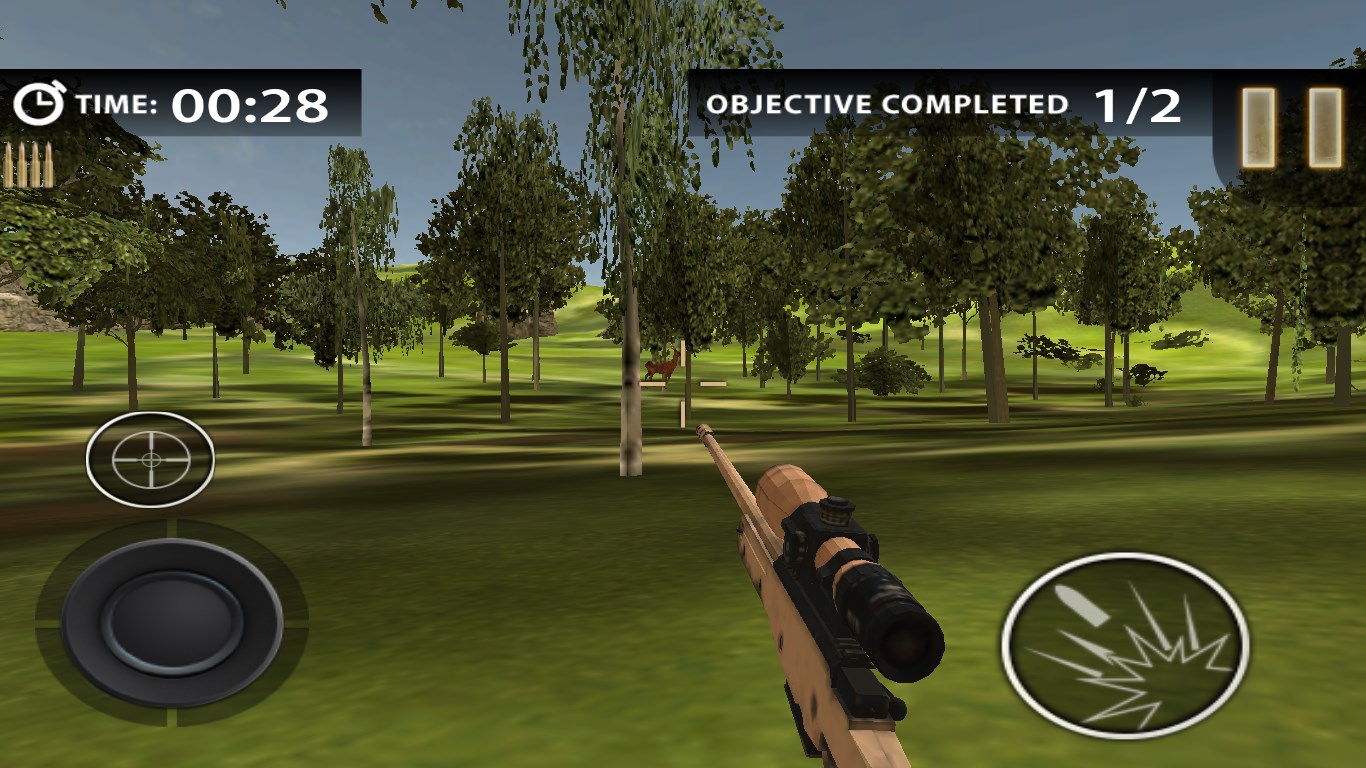Screen dimensions: 1366x768
Task: Fire the rifle using the bullet button
Action: (x=1125, y=643)
